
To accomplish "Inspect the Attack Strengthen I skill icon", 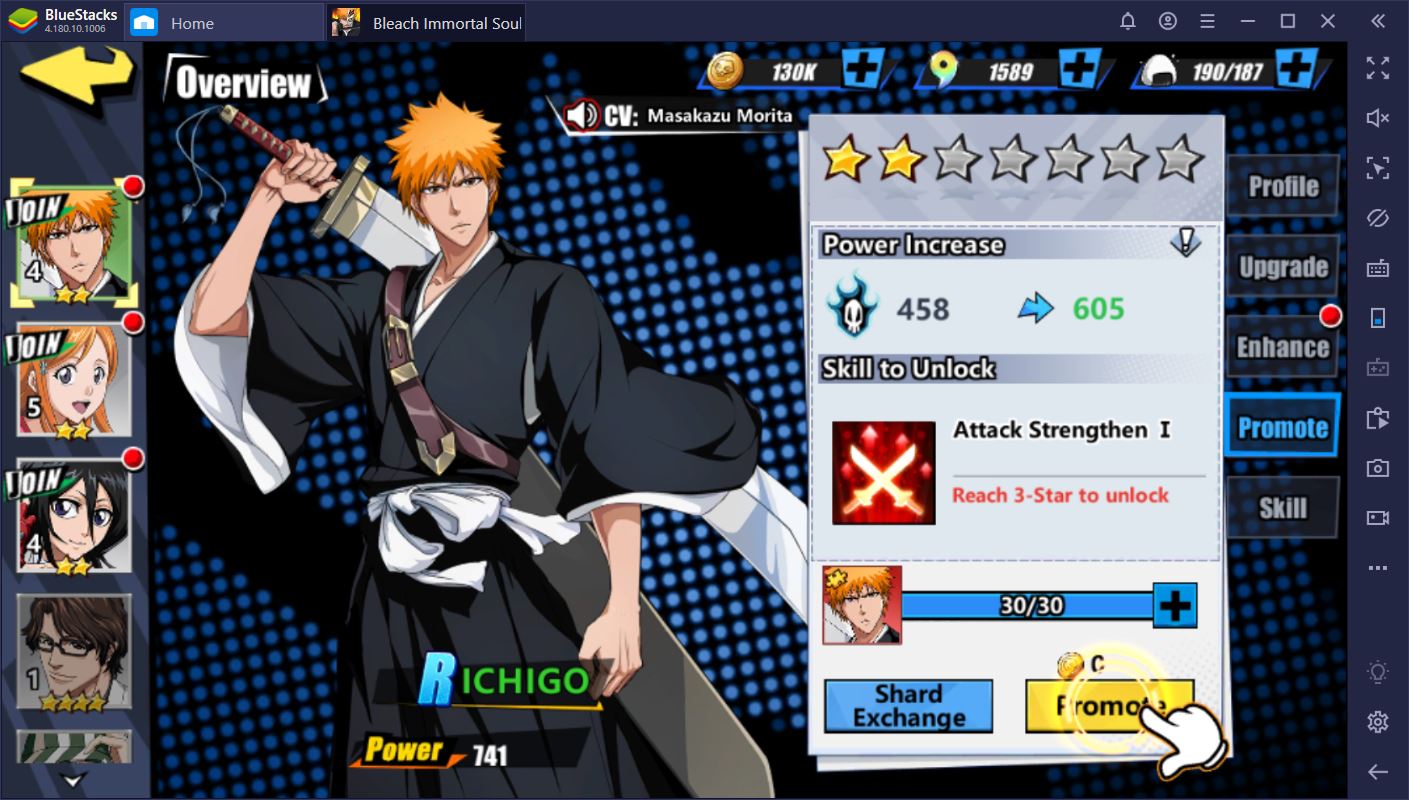I will tap(884, 473).
